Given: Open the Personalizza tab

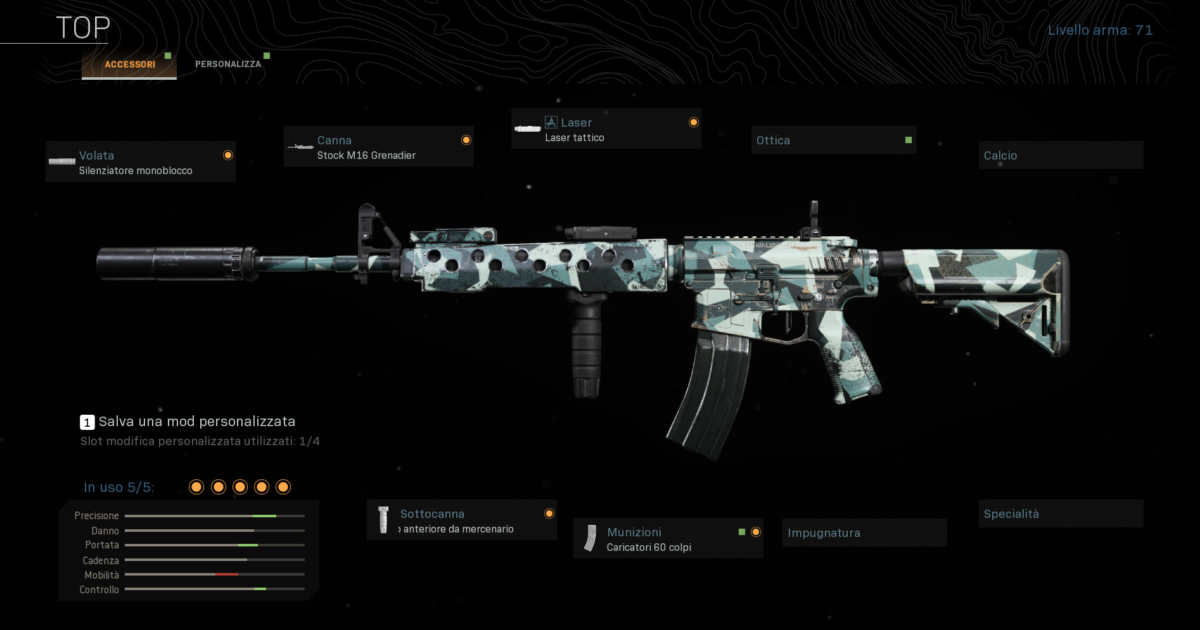Looking at the screenshot, I should [x=228, y=64].
